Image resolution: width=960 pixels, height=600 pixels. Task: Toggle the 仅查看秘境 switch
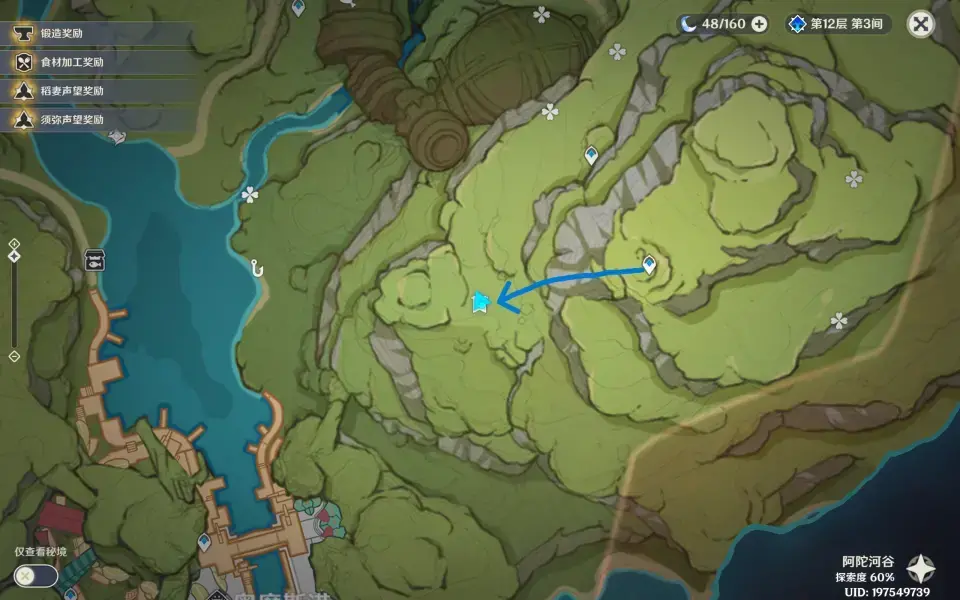pos(35,575)
